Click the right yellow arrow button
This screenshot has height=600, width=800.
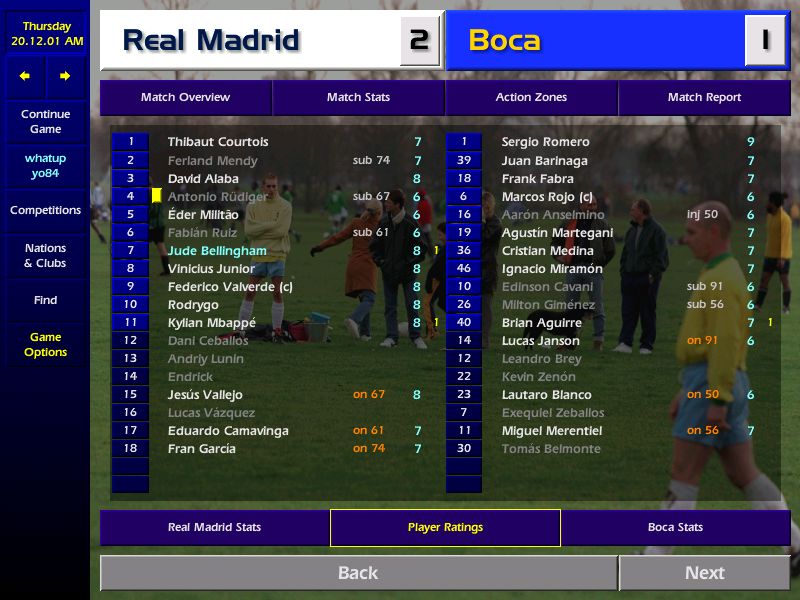[65, 76]
